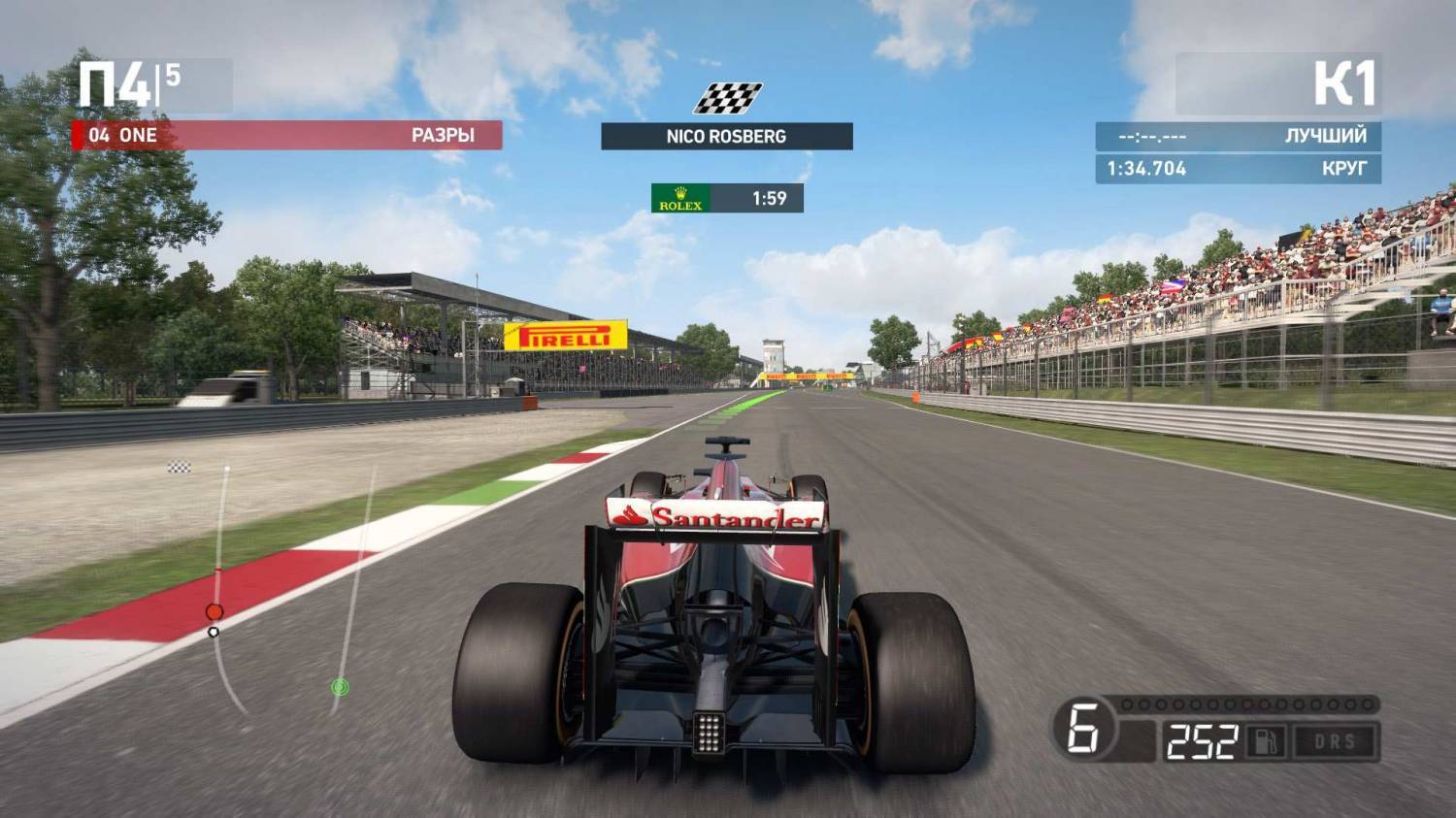This screenshot has height=818, width=1456.
Task: Select the green car marker on the minimap
Action: click(x=339, y=687)
